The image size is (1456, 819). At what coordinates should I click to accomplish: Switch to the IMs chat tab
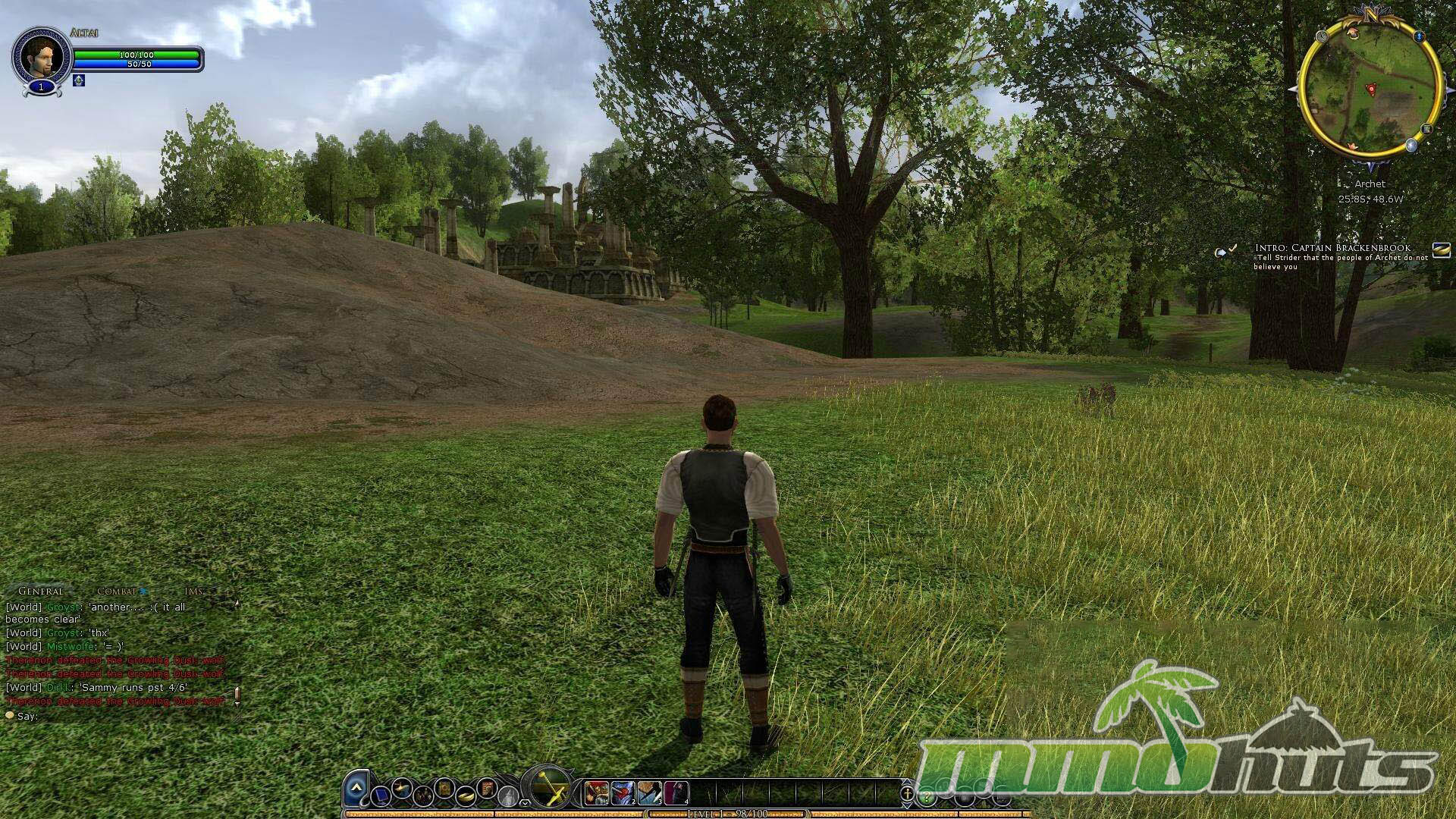(x=193, y=591)
